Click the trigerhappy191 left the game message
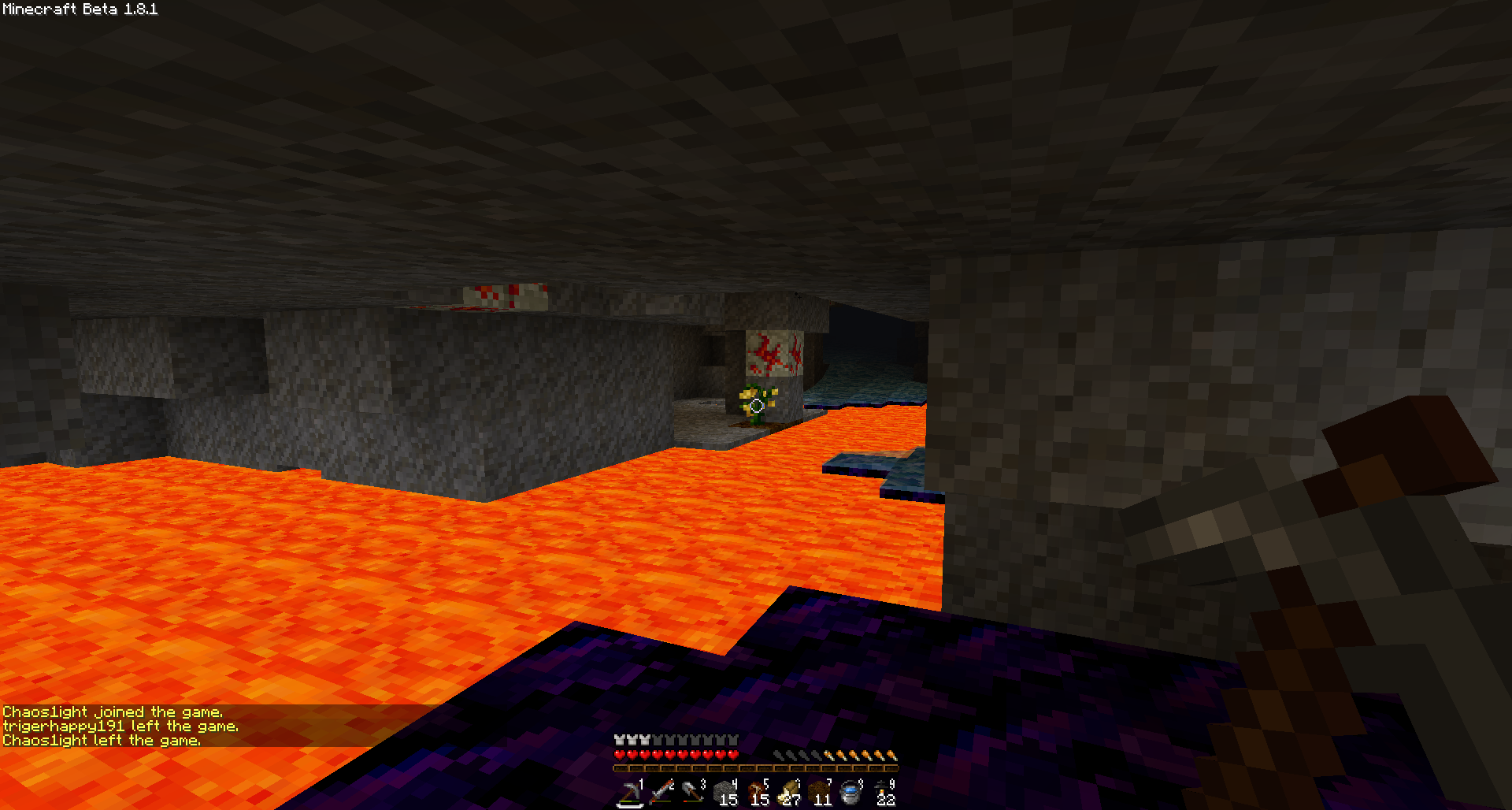Image resolution: width=1512 pixels, height=810 pixels. [x=120, y=726]
